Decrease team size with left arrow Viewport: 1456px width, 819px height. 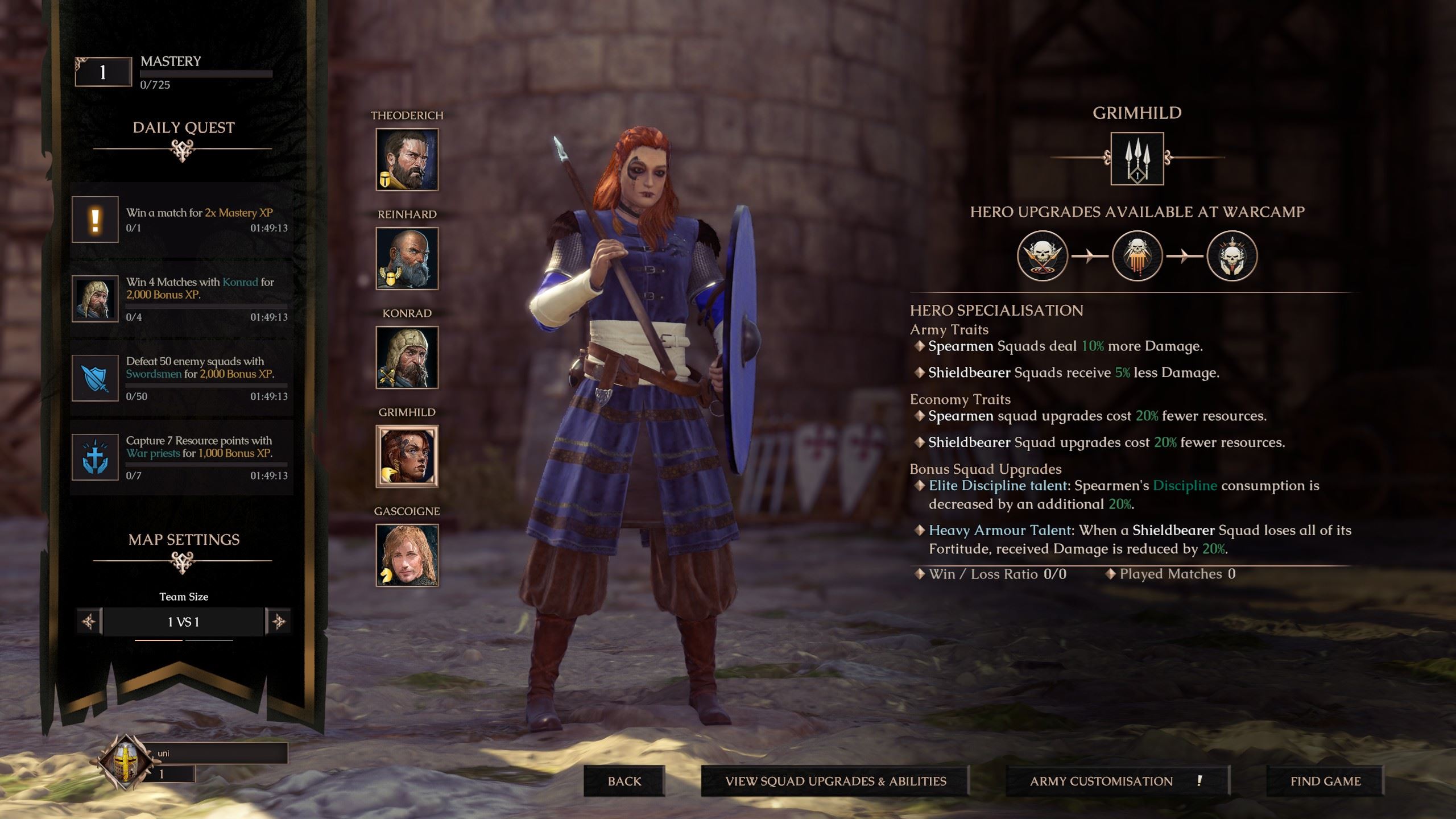pyautogui.click(x=89, y=622)
